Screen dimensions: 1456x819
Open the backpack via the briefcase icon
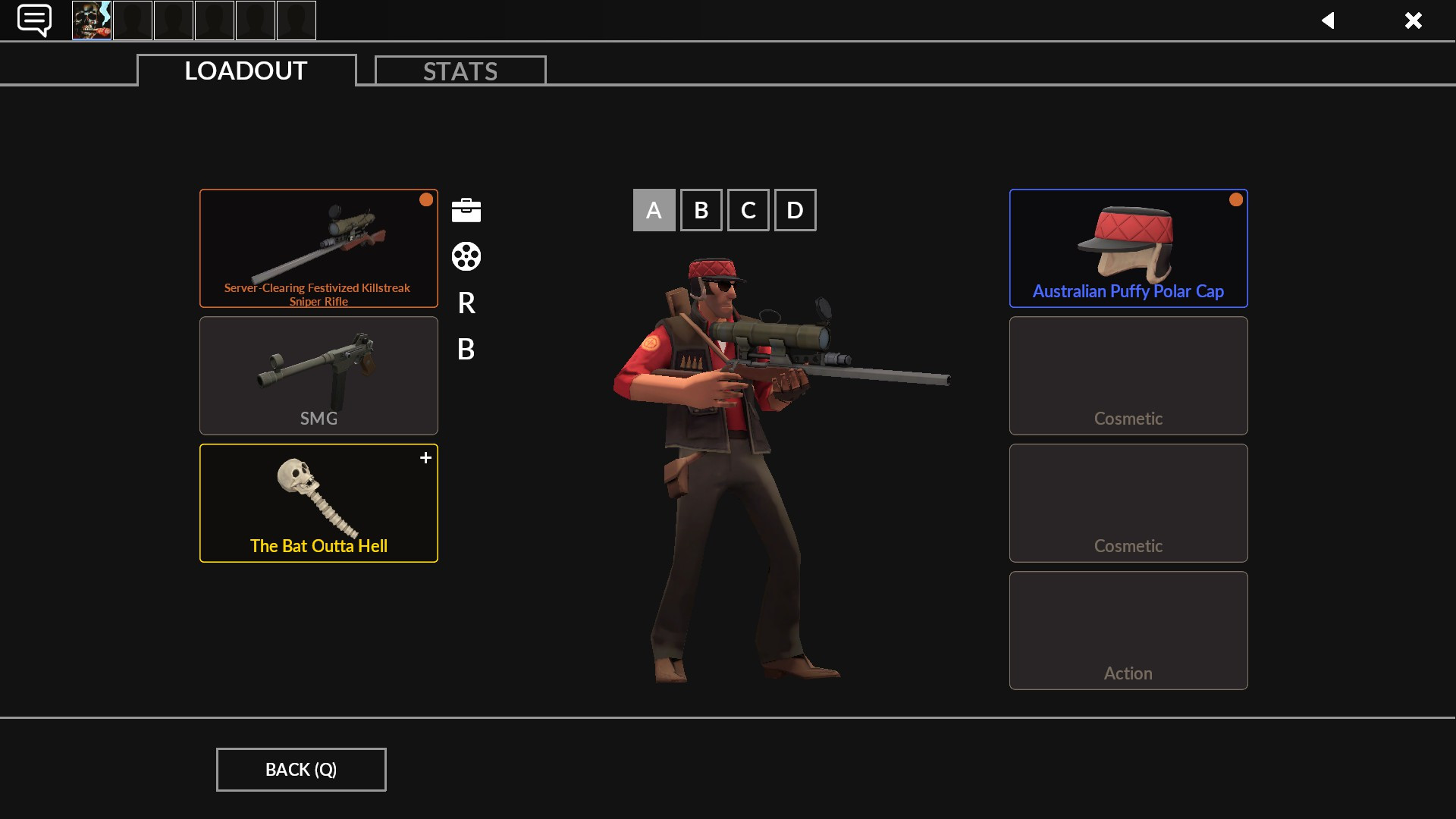[x=465, y=210]
